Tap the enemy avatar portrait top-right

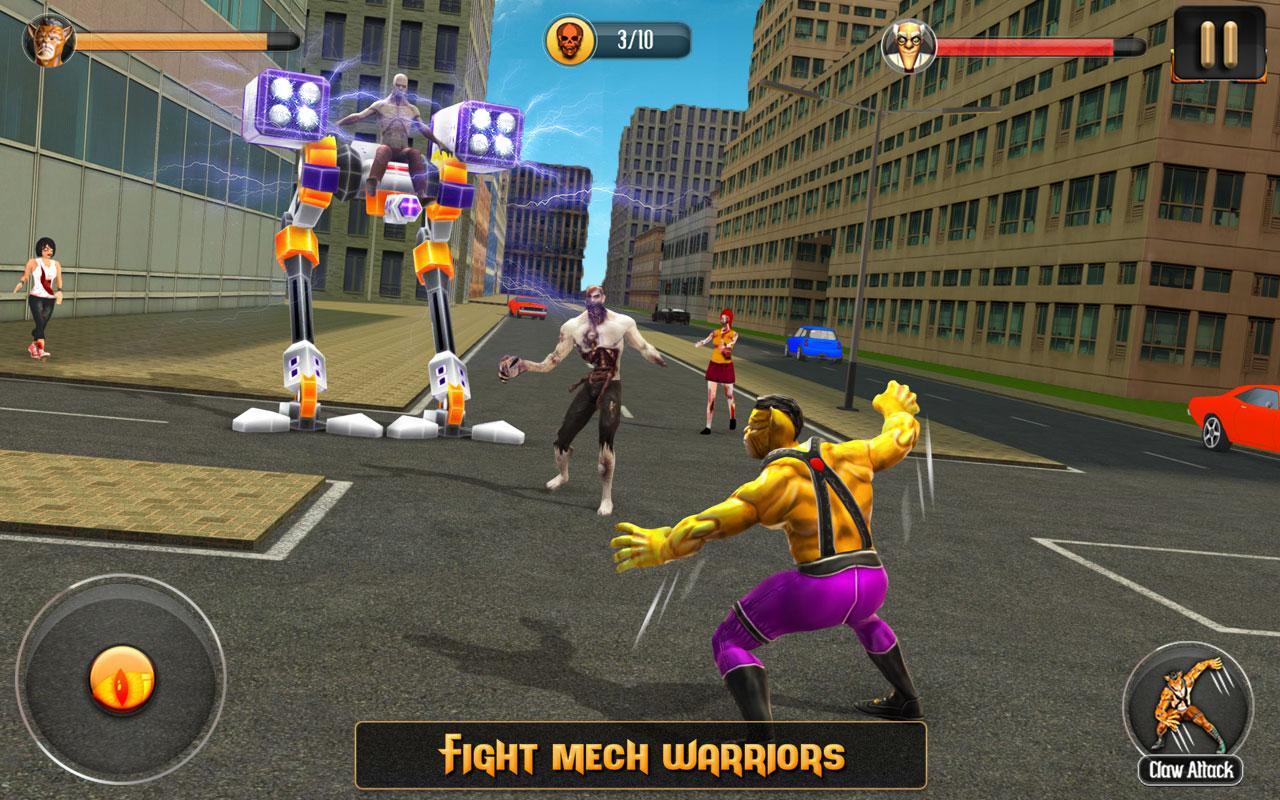[907, 44]
